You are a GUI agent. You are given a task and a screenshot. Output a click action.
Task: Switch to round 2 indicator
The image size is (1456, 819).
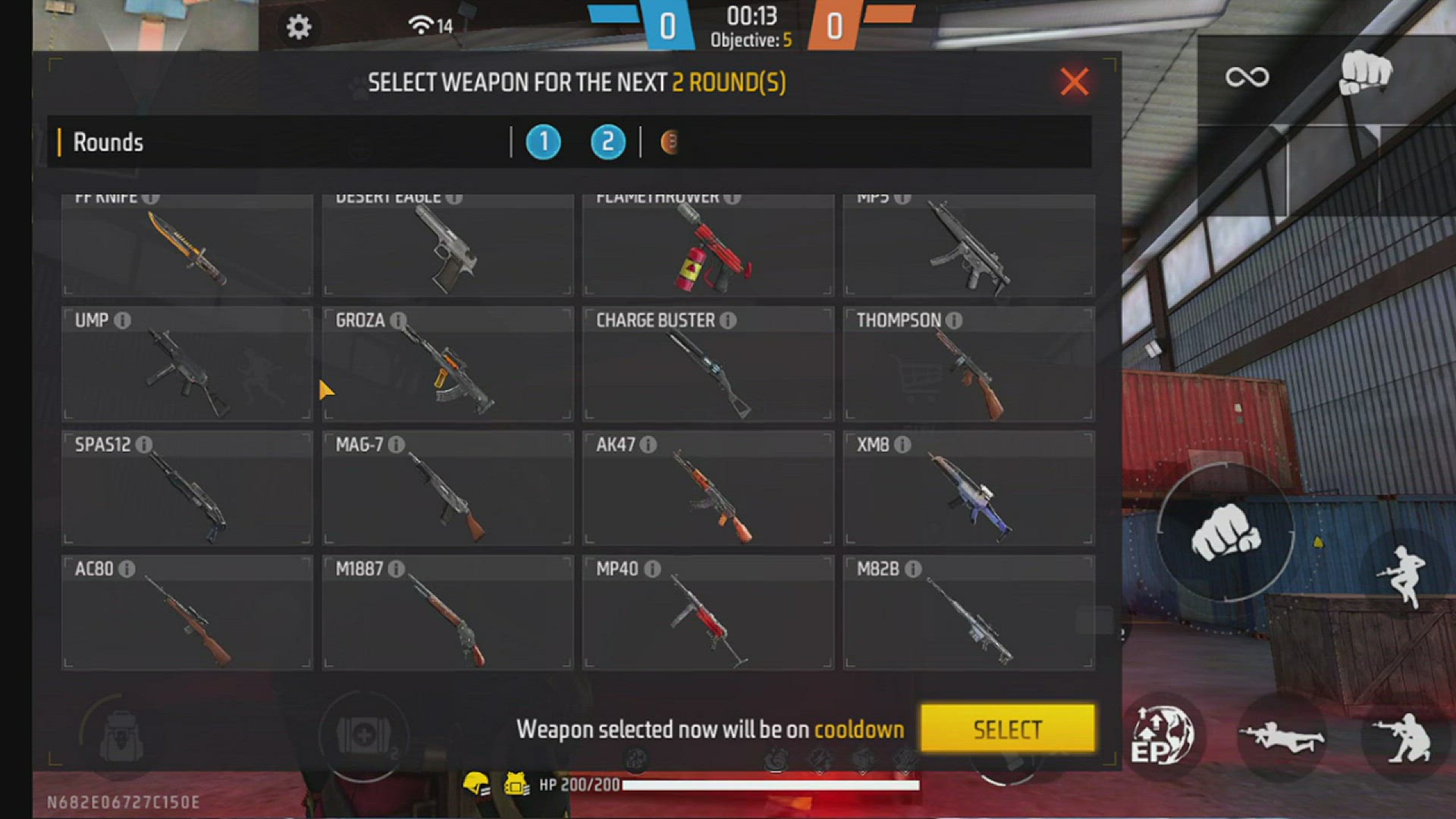[607, 143]
